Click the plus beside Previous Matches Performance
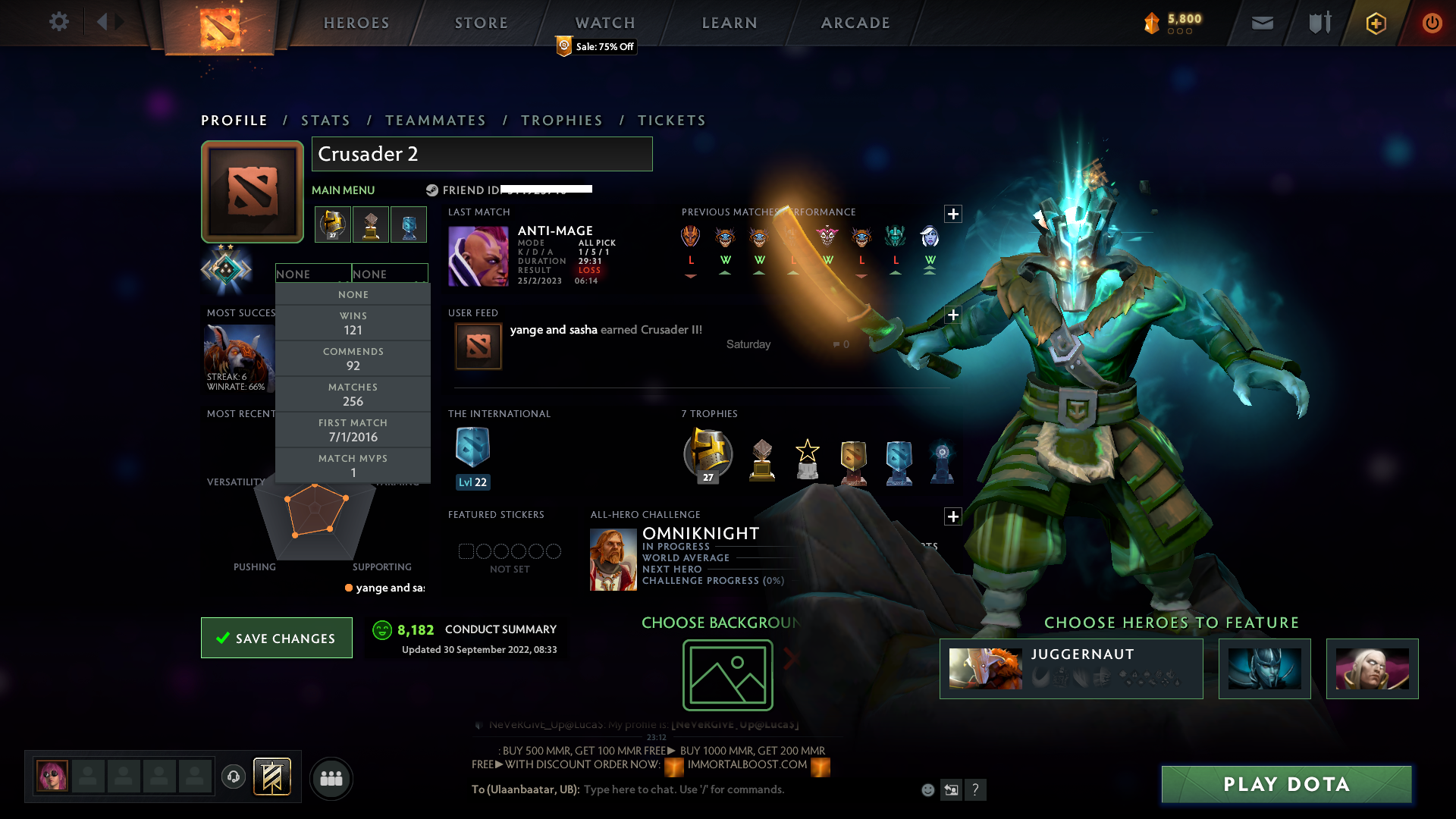Image resolution: width=1456 pixels, height=819 pixels. (953, 213)
